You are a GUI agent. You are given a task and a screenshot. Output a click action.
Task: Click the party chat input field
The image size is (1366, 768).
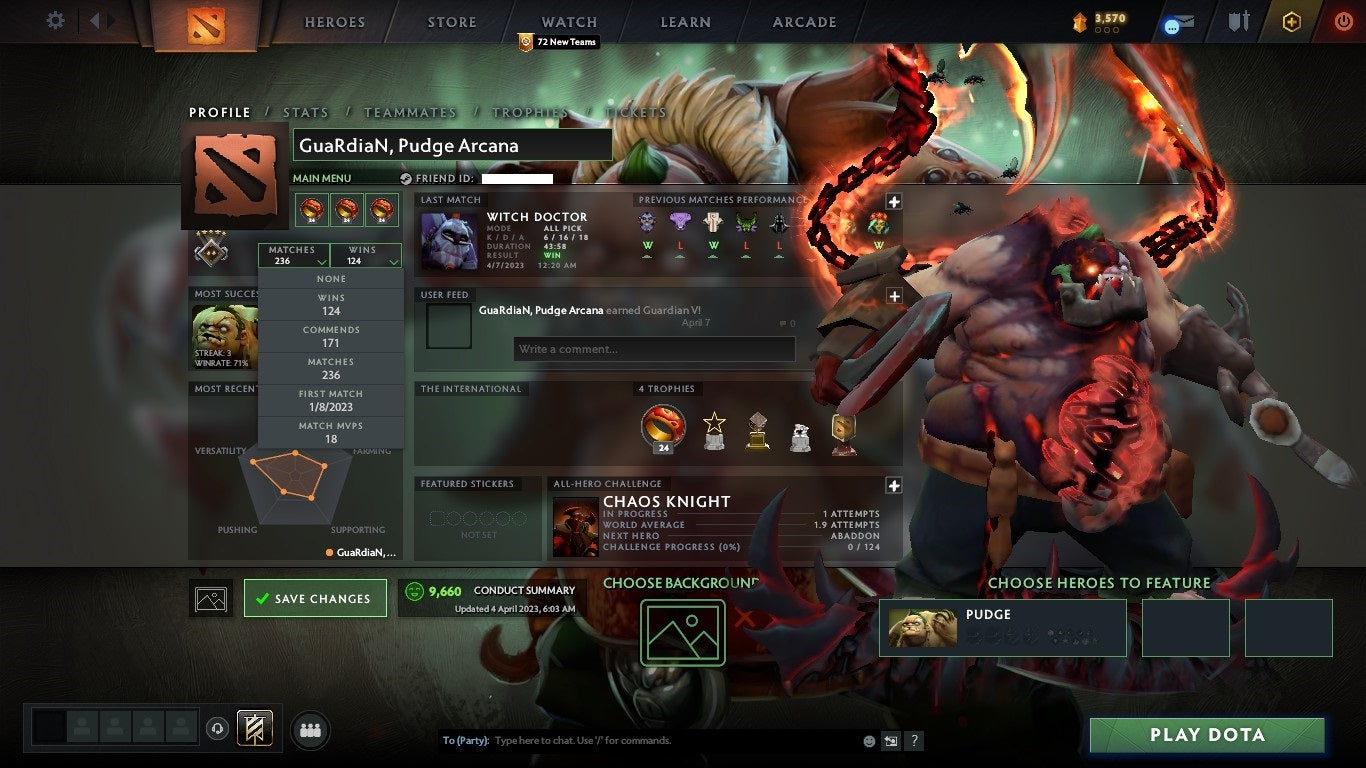click(x=640, y=740)
